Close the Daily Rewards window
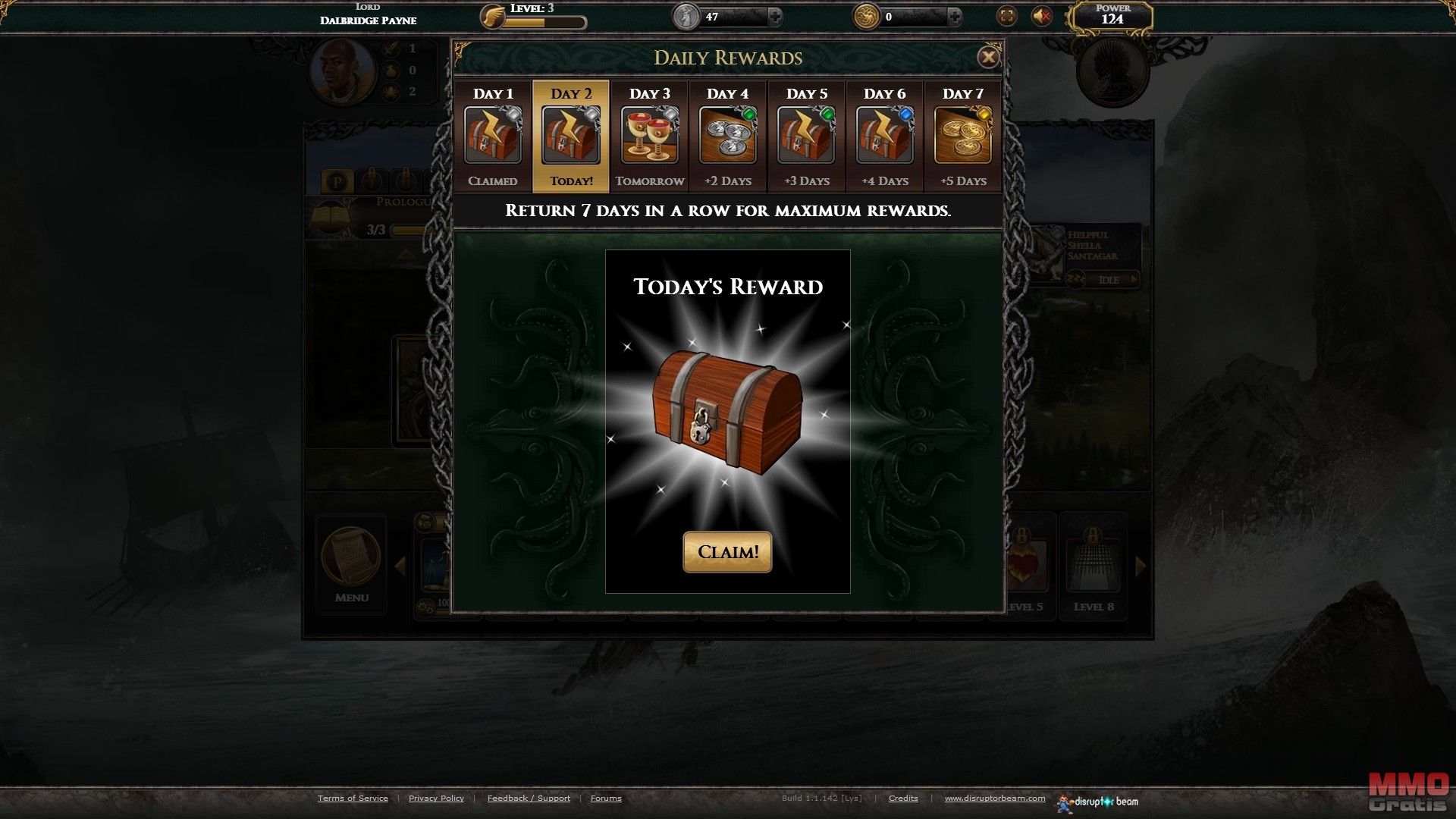Viewport: 1456px width, 819px height. [987, 57]
